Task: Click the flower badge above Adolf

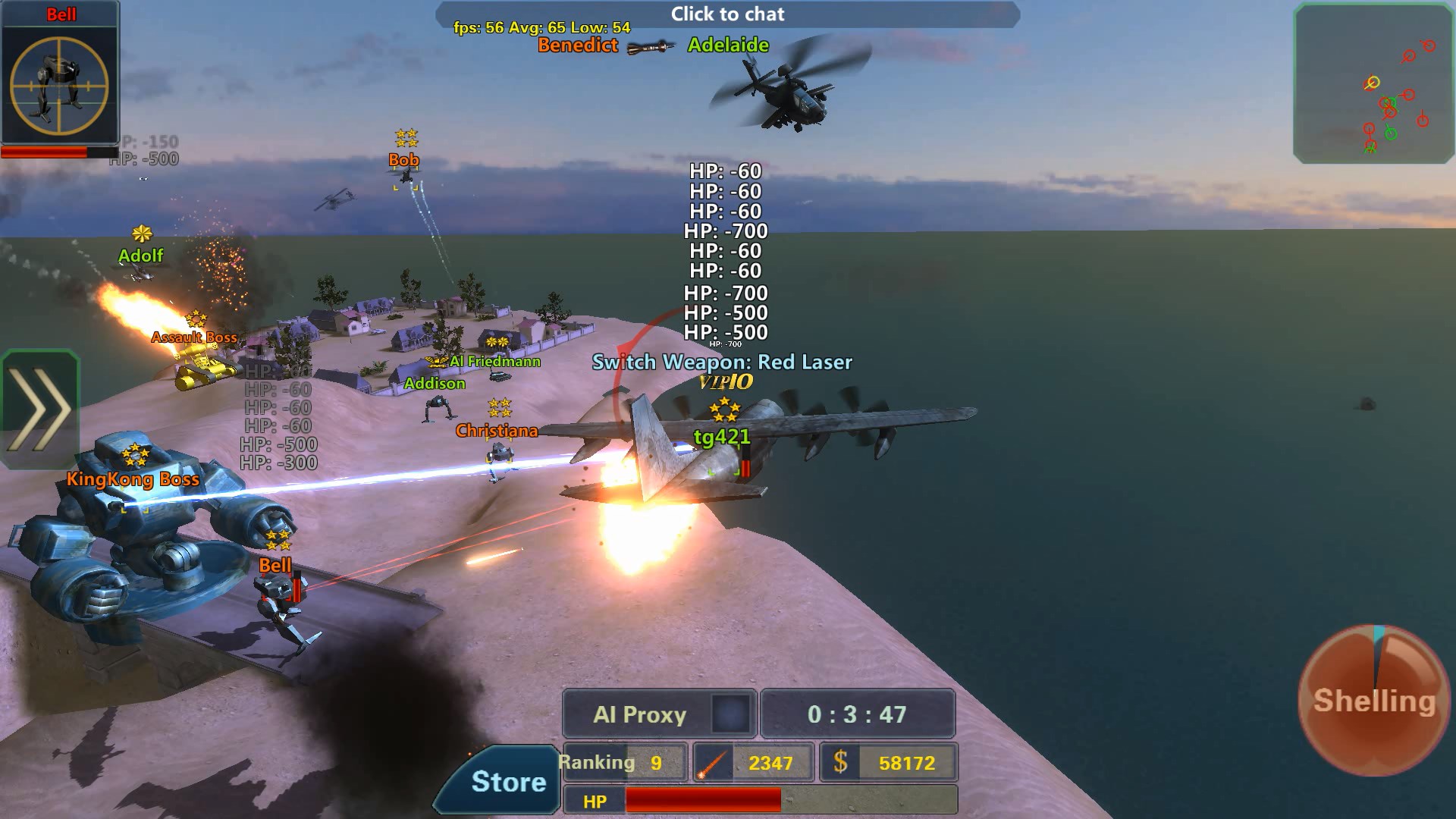Action: (140, 235)
